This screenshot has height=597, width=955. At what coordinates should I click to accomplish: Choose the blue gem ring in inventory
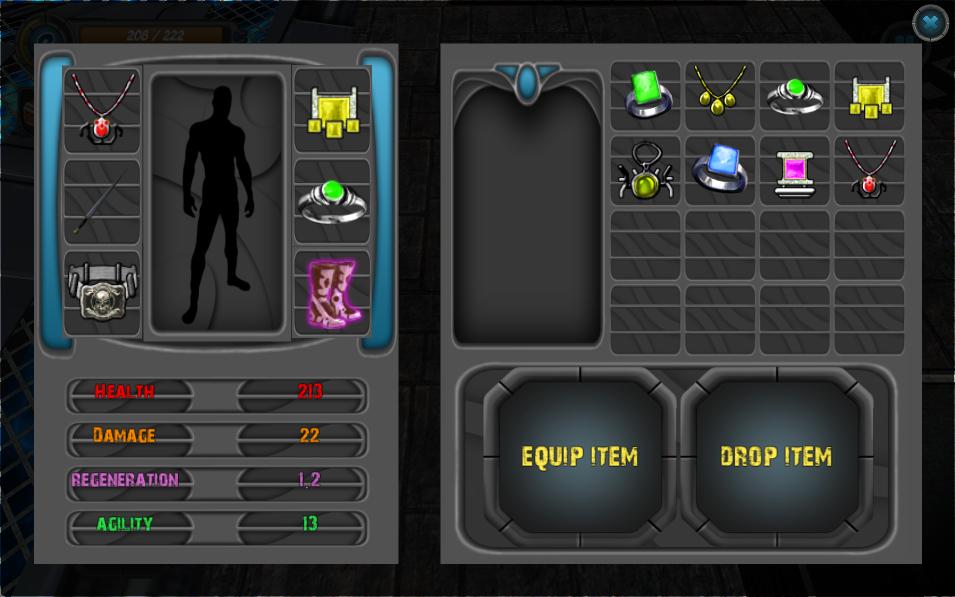click(720, 171)
